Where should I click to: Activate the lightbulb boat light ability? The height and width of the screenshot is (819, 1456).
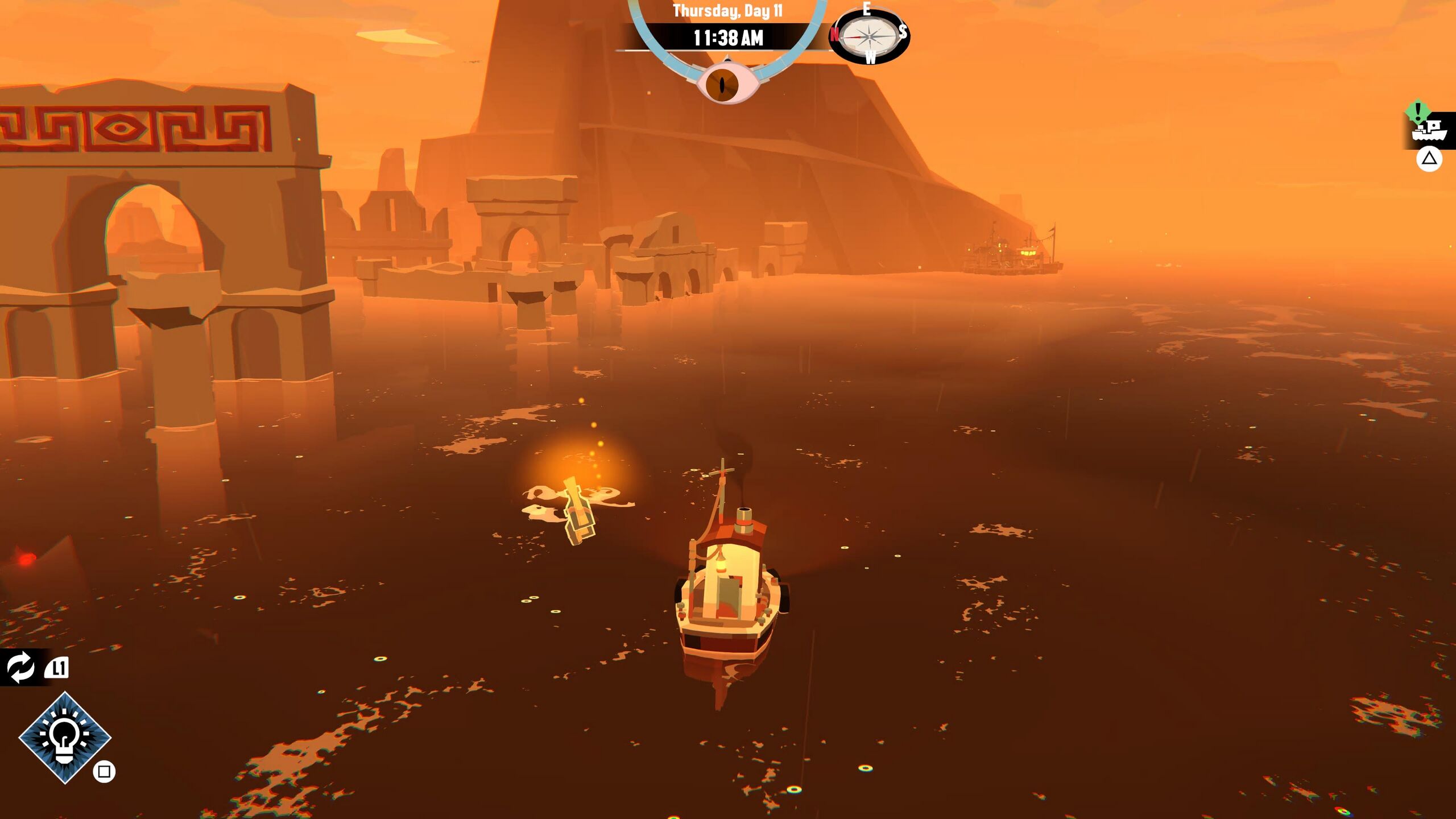point(65,737)
